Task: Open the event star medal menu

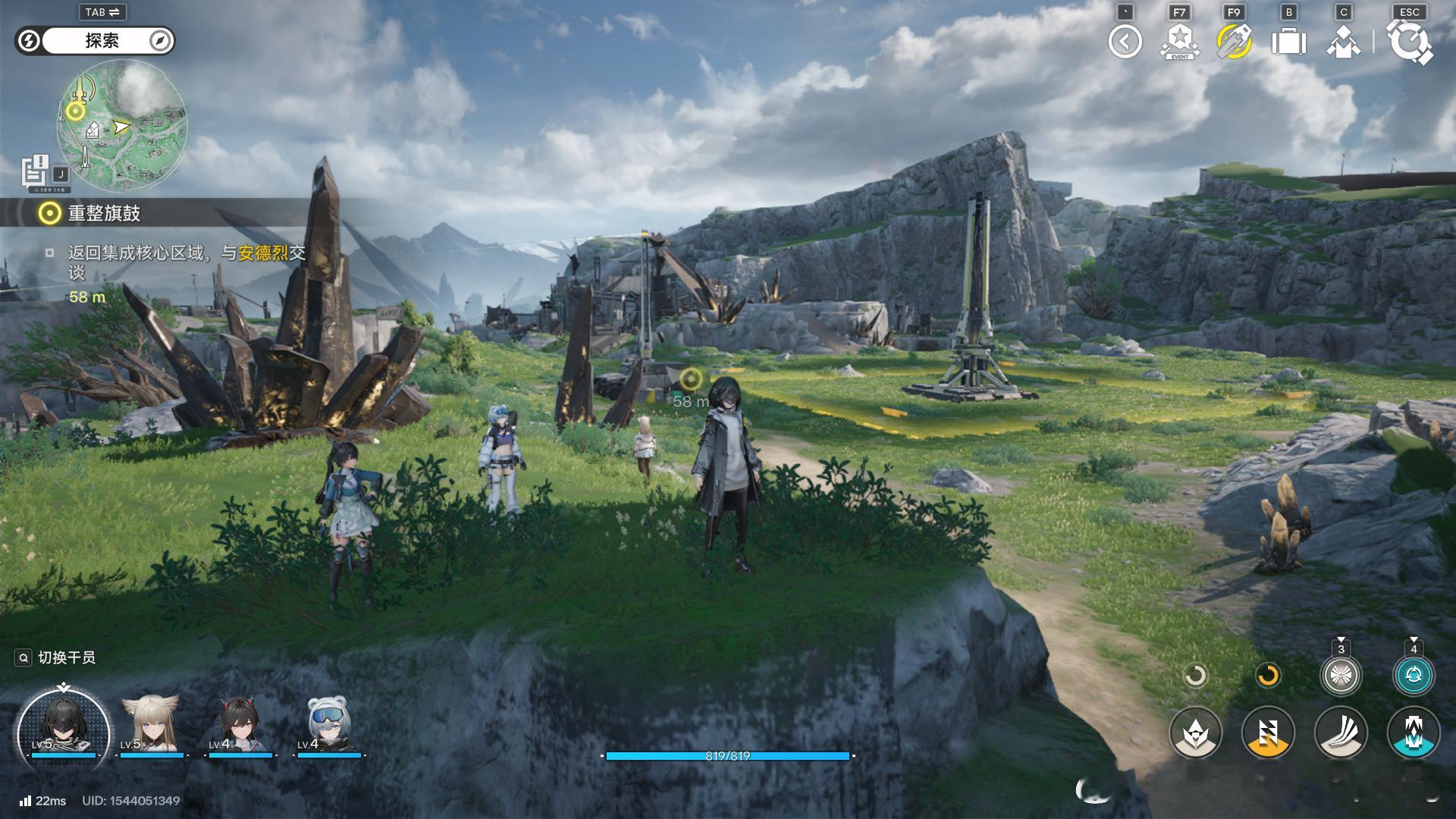Action: [x=1179, y=42]
